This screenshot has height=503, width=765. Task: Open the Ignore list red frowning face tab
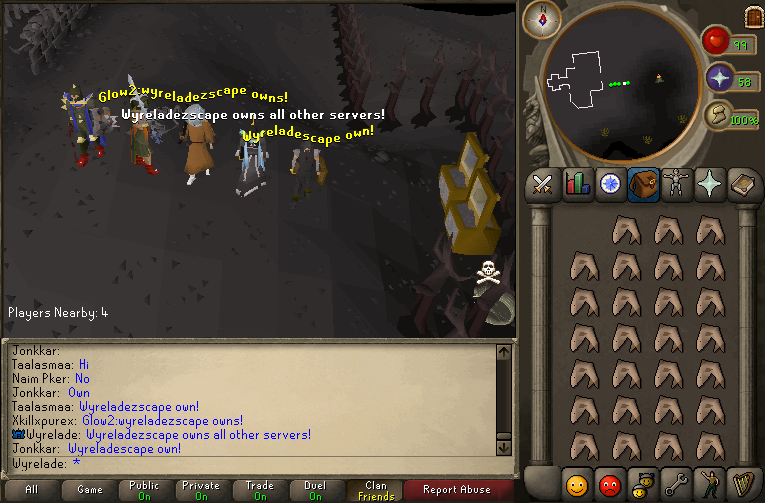(x=609, y=485)
